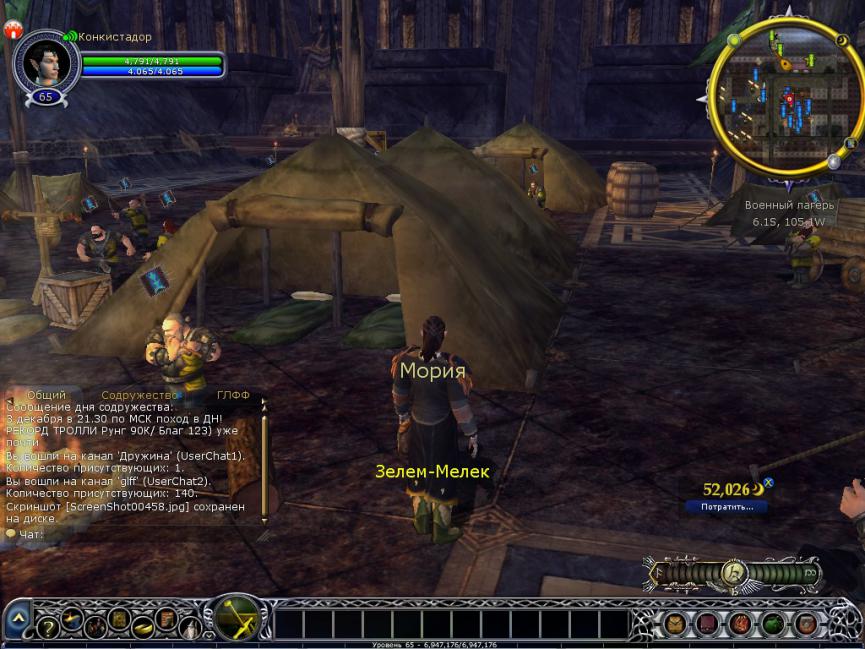Click the Чат input line
This screenshot has width=865, height=649.
point(130,534)
